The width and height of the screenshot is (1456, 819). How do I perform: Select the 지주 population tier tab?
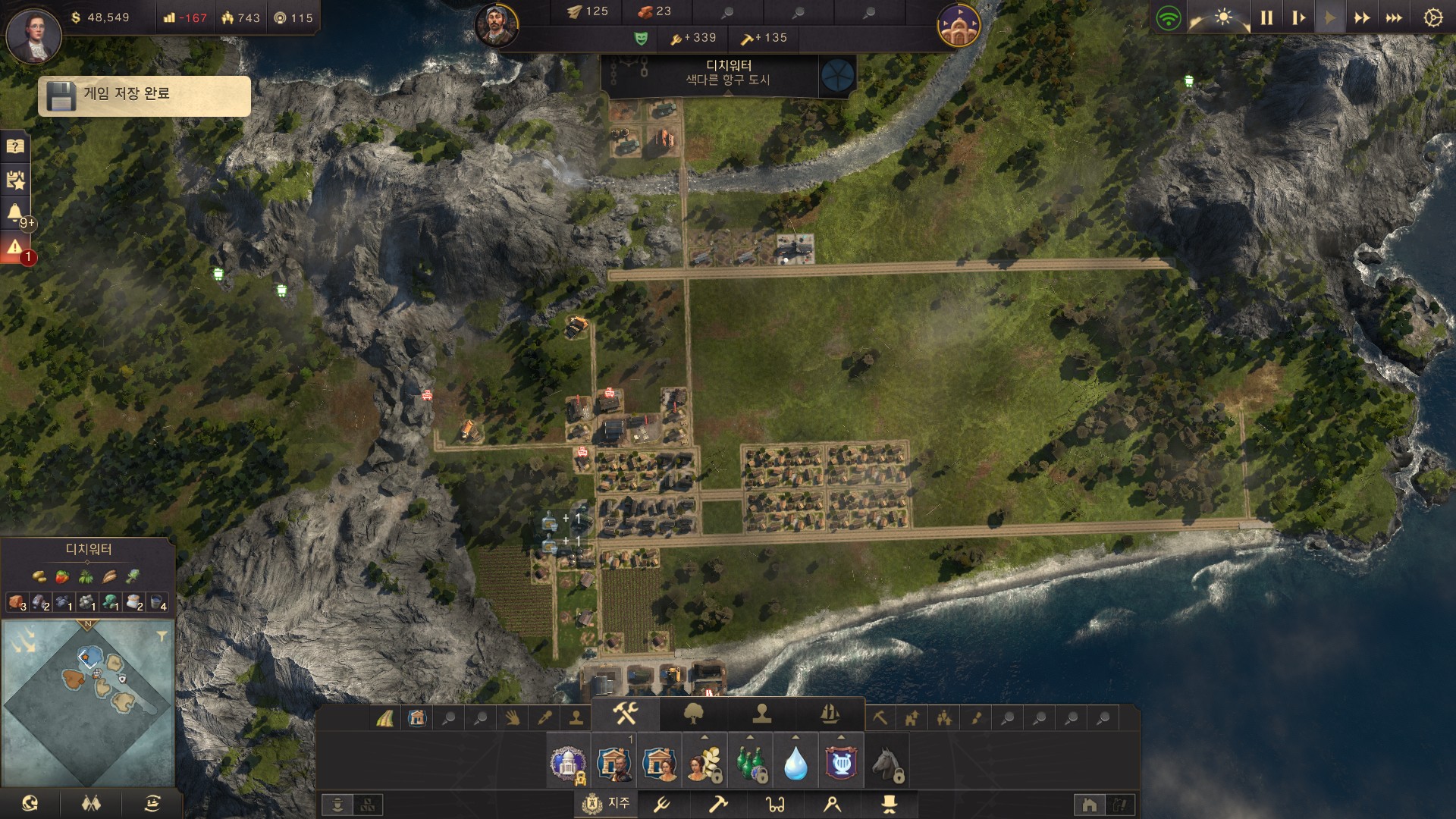pos(607,803)
